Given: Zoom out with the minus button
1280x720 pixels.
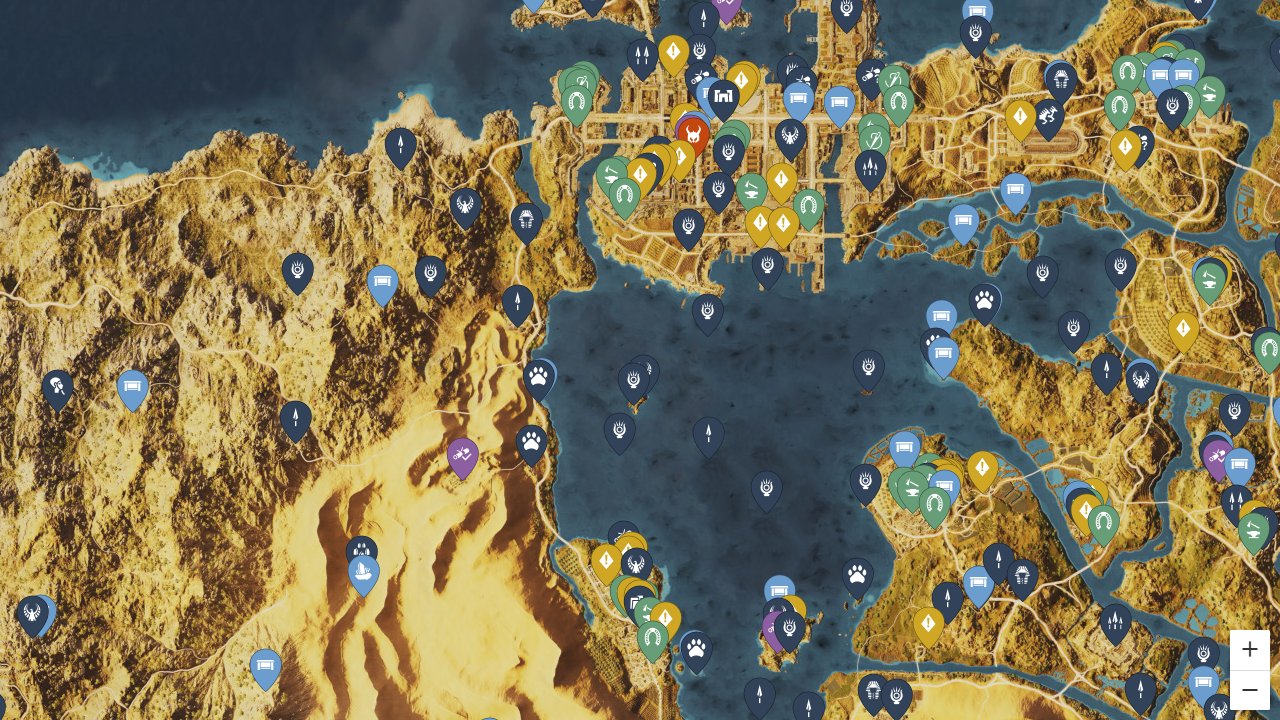Looking at the screenshot, I should tap(1250, 689).
